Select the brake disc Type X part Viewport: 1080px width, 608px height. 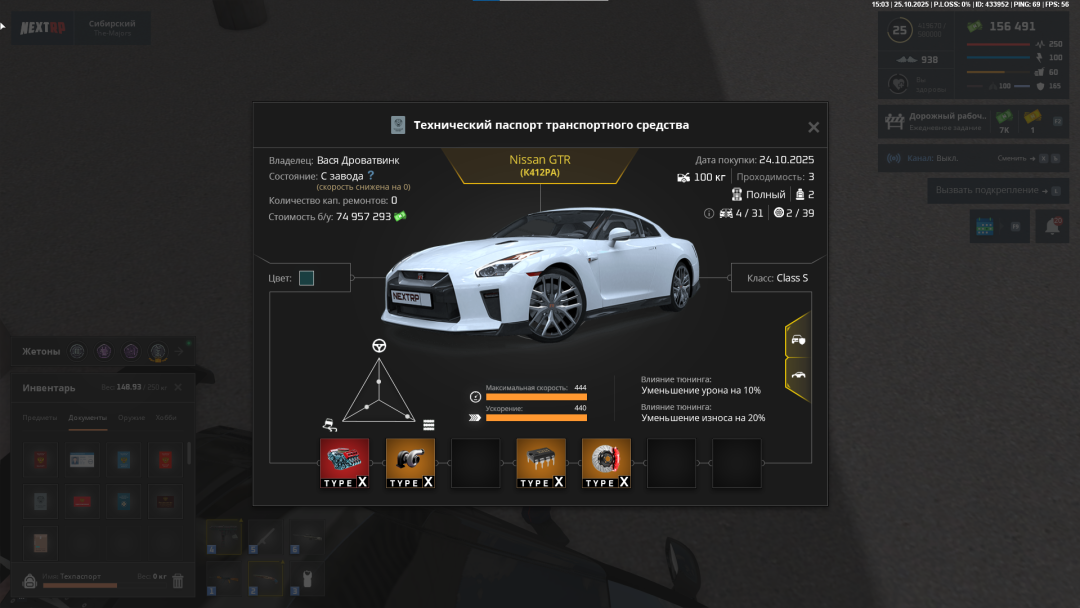pos(606,463)
